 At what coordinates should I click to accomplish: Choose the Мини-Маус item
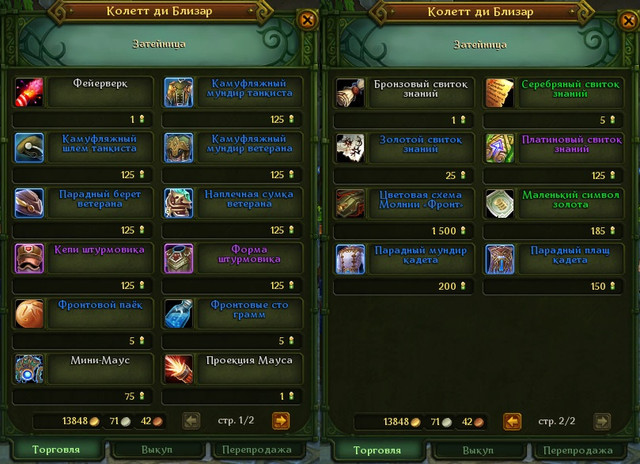click(x=30, y=368)
